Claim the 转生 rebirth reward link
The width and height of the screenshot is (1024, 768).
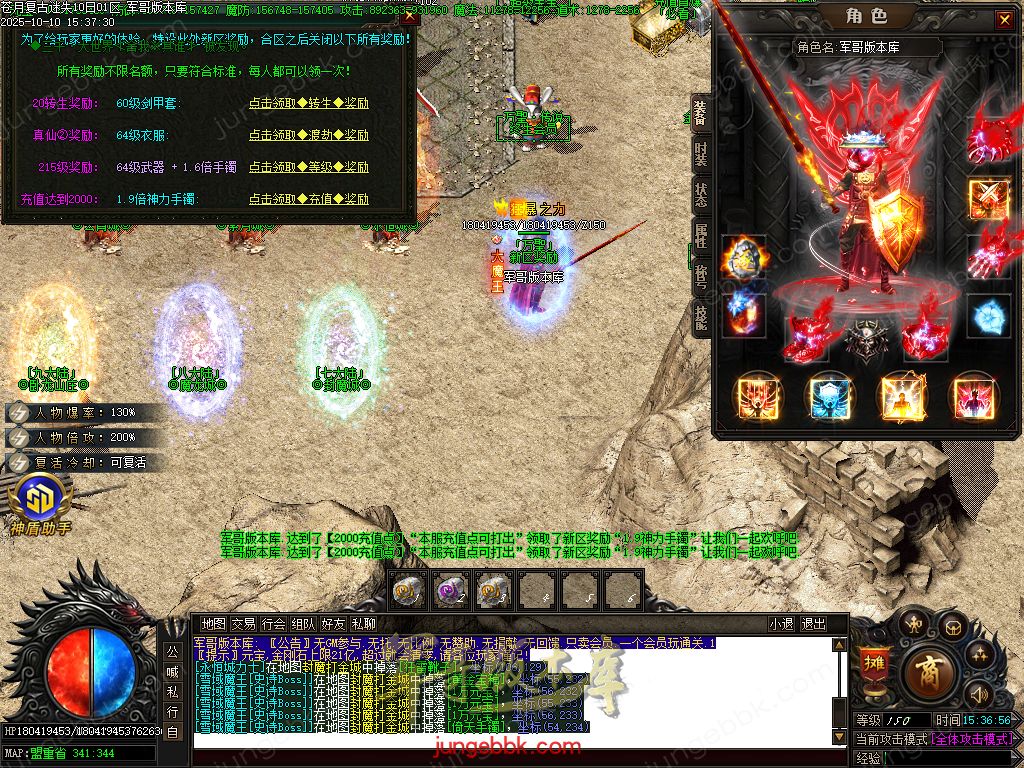(309, 103)
